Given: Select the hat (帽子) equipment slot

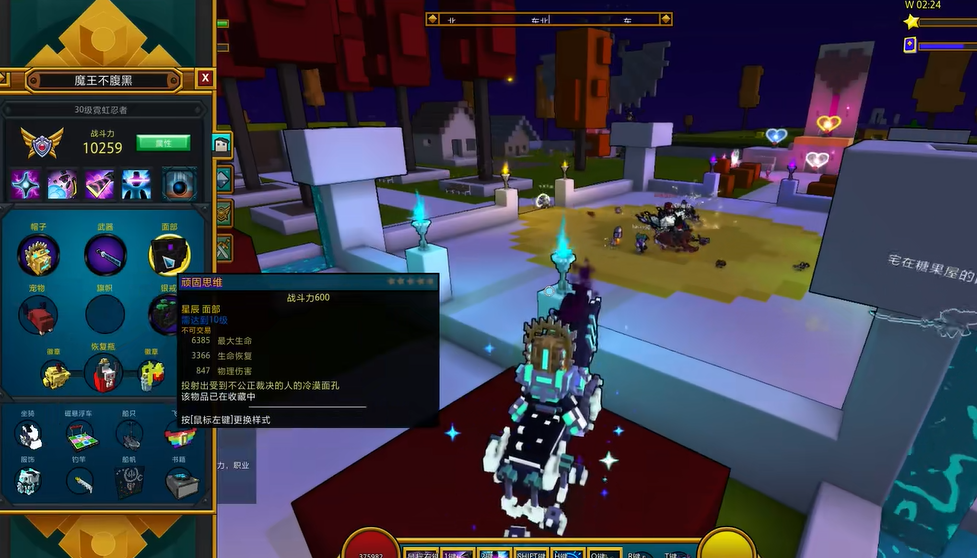Looking at the screenshot, I should coord(39,255).
